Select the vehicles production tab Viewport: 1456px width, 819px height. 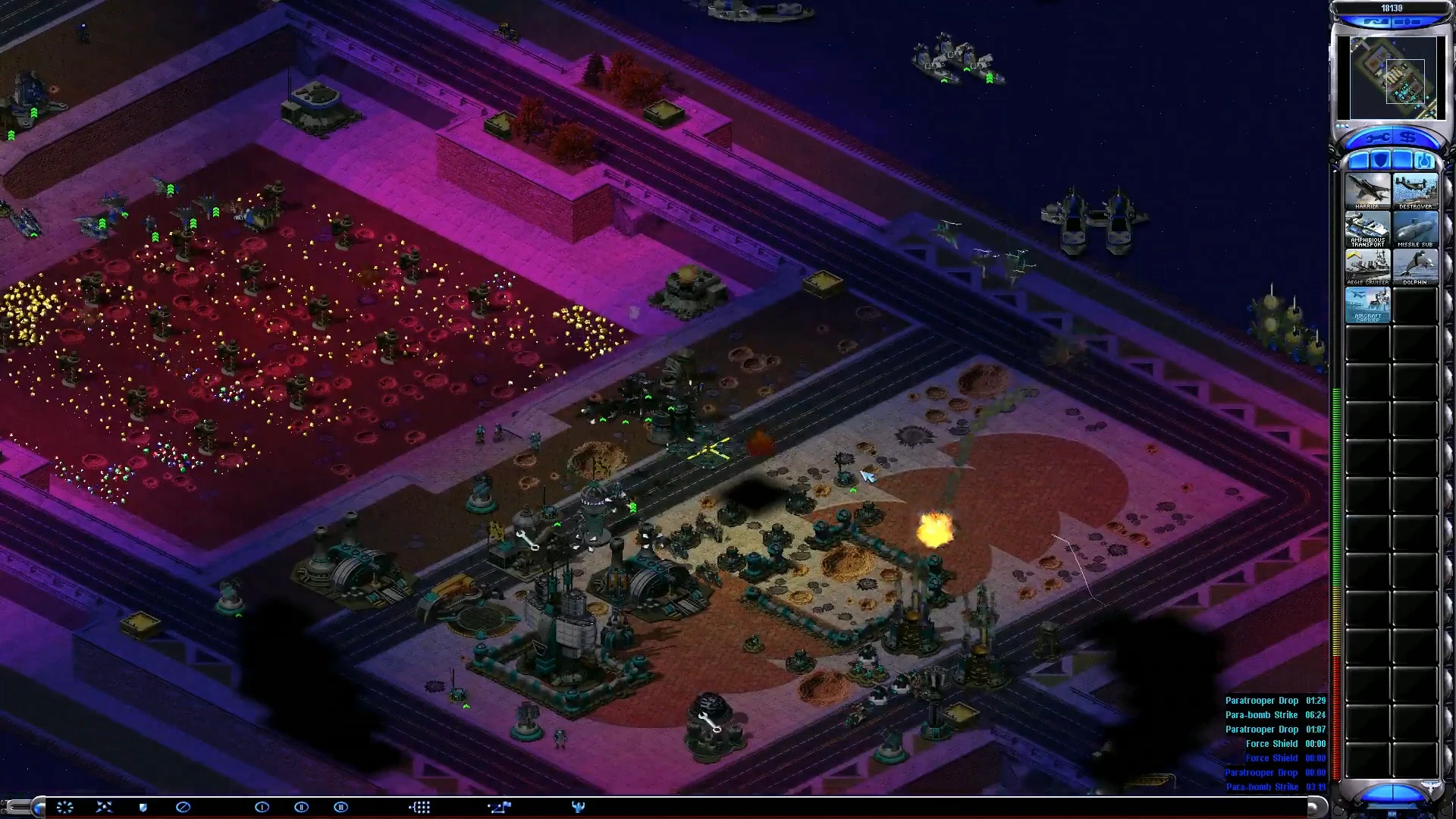(x=1423, y=160)
